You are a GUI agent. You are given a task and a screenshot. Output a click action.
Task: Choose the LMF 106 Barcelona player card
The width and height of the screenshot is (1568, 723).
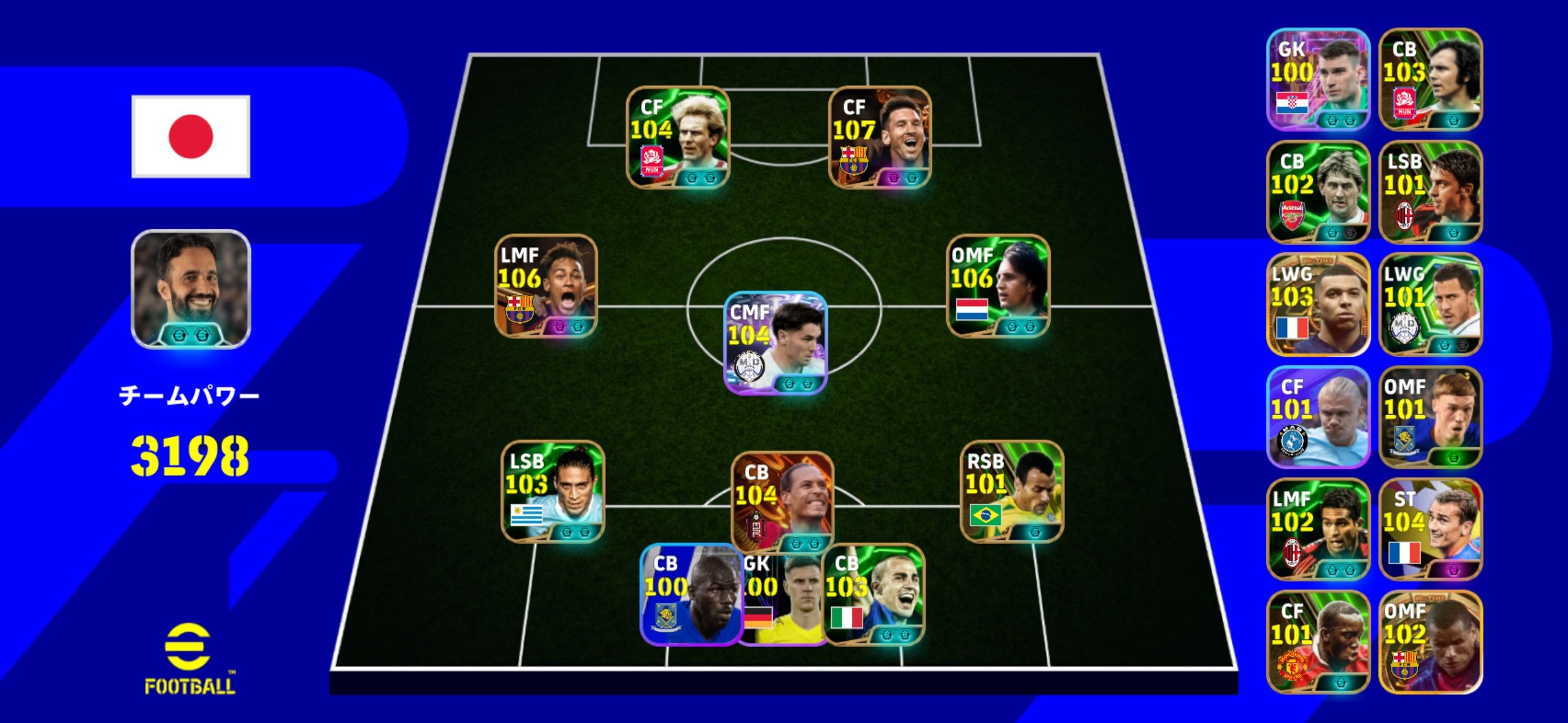(x=546, y=286)
